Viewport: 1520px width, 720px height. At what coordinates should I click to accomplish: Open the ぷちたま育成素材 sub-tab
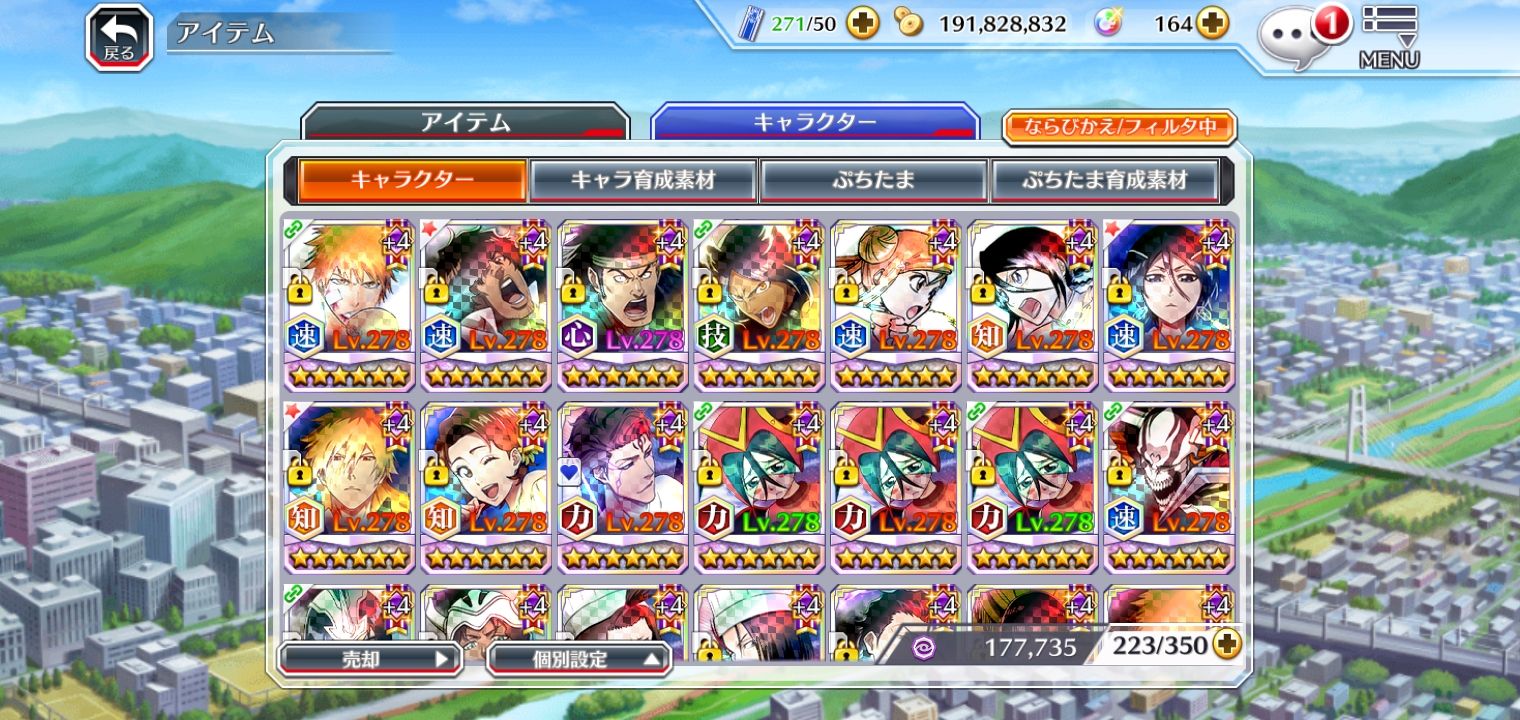(1104, 181)
